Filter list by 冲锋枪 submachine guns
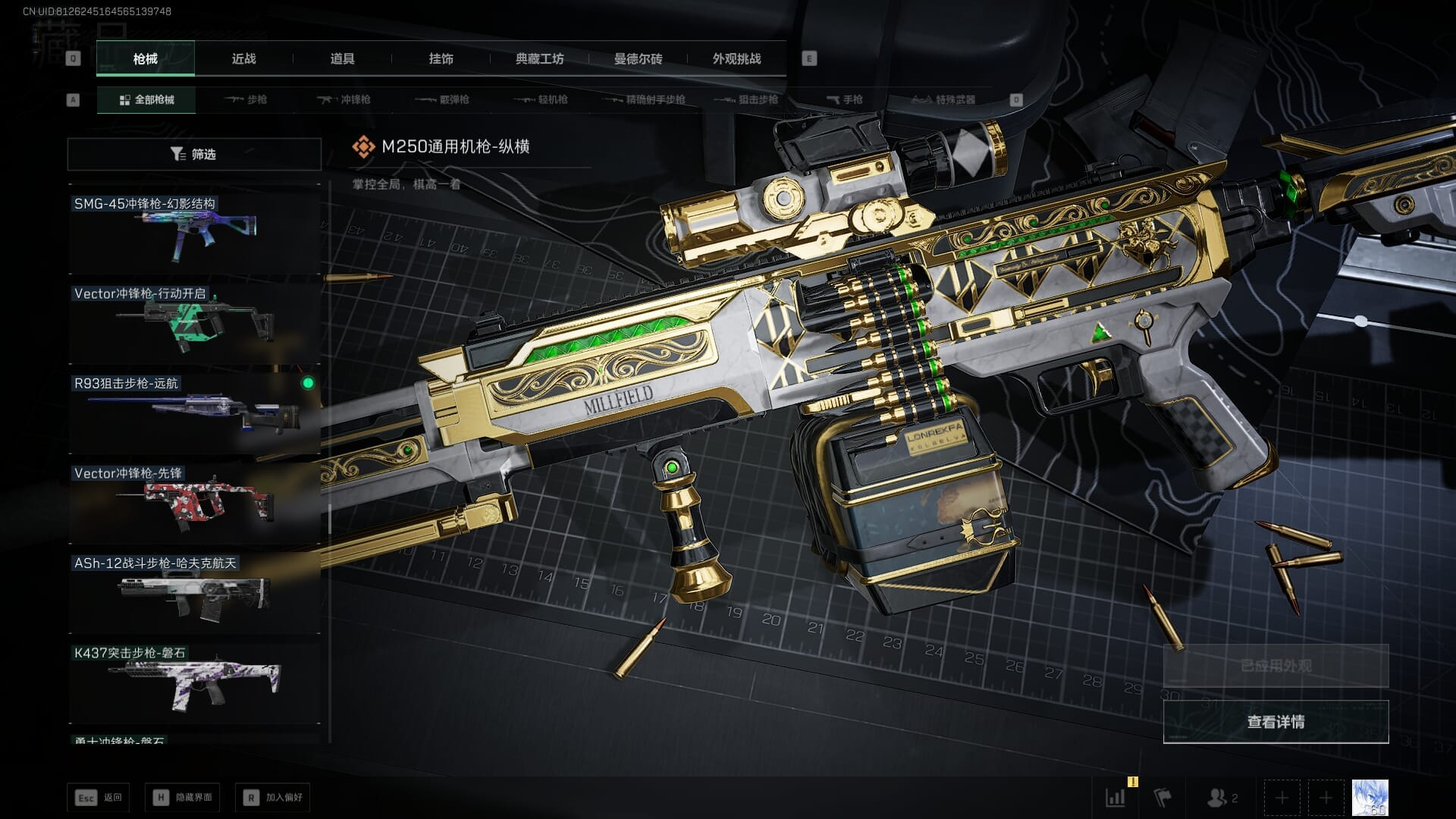This screenshot has width=1456, height=819. pos(344,99)
